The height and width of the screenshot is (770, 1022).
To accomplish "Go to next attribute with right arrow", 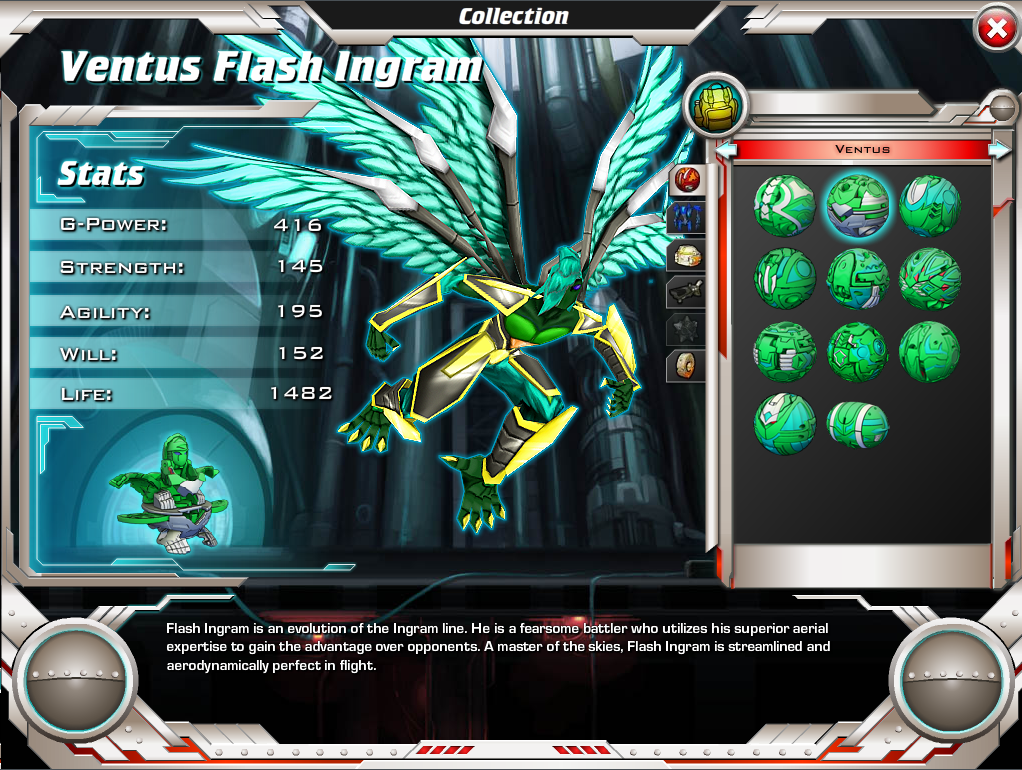I will click(998, 150).
